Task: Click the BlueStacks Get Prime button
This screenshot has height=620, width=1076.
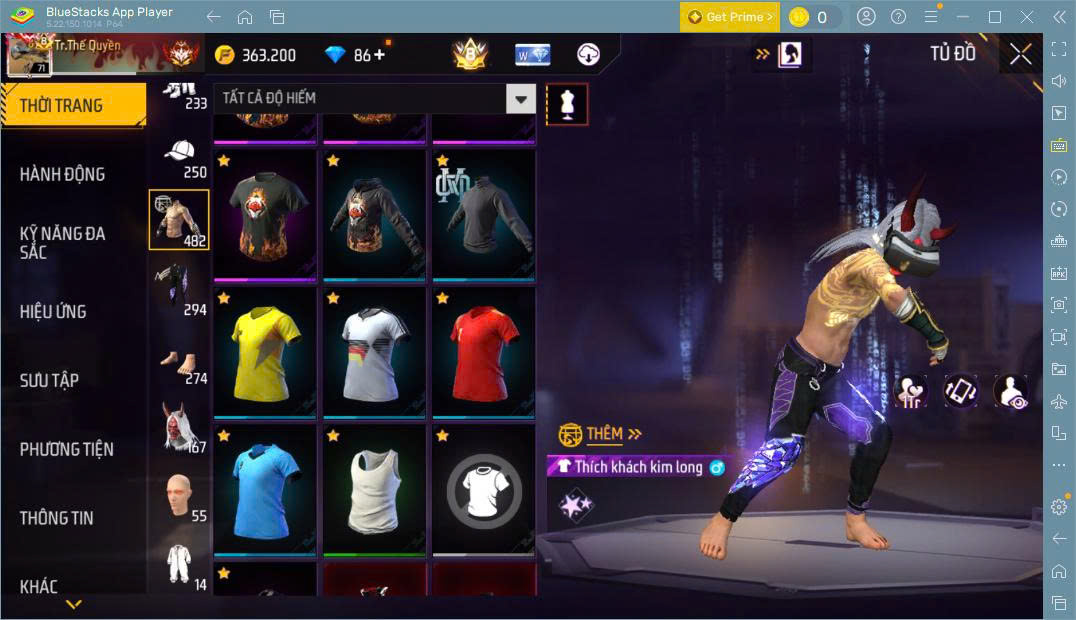Action: coord(728,17)
